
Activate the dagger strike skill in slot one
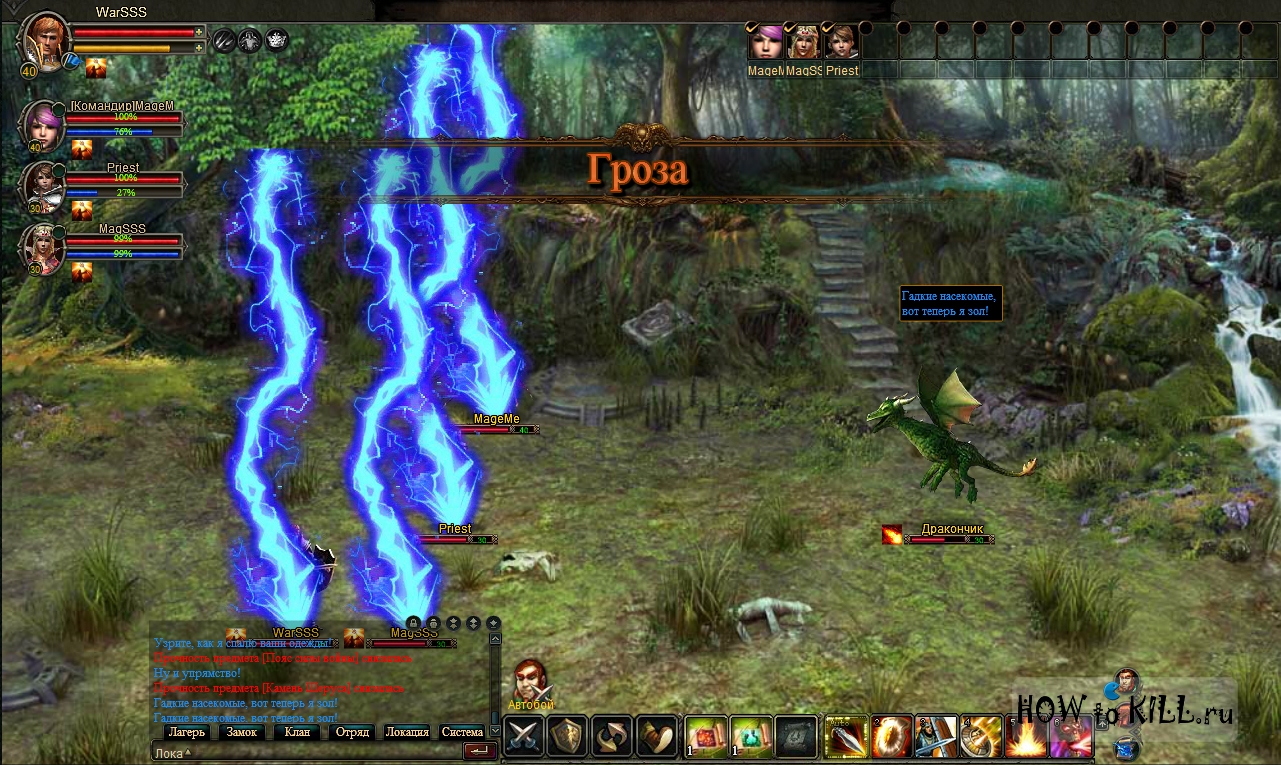[845, 738]
